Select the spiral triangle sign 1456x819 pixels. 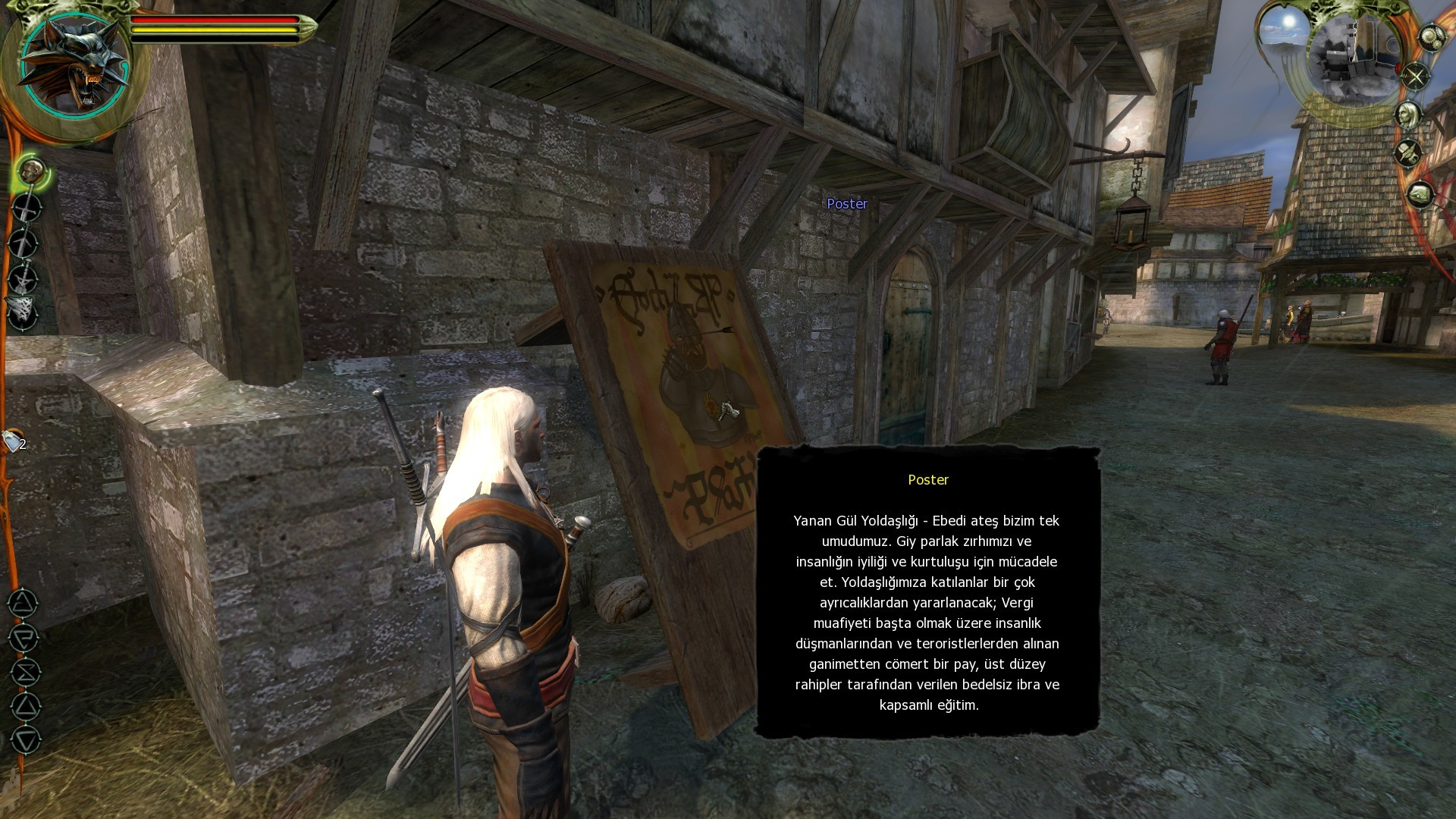click(23, 604)
